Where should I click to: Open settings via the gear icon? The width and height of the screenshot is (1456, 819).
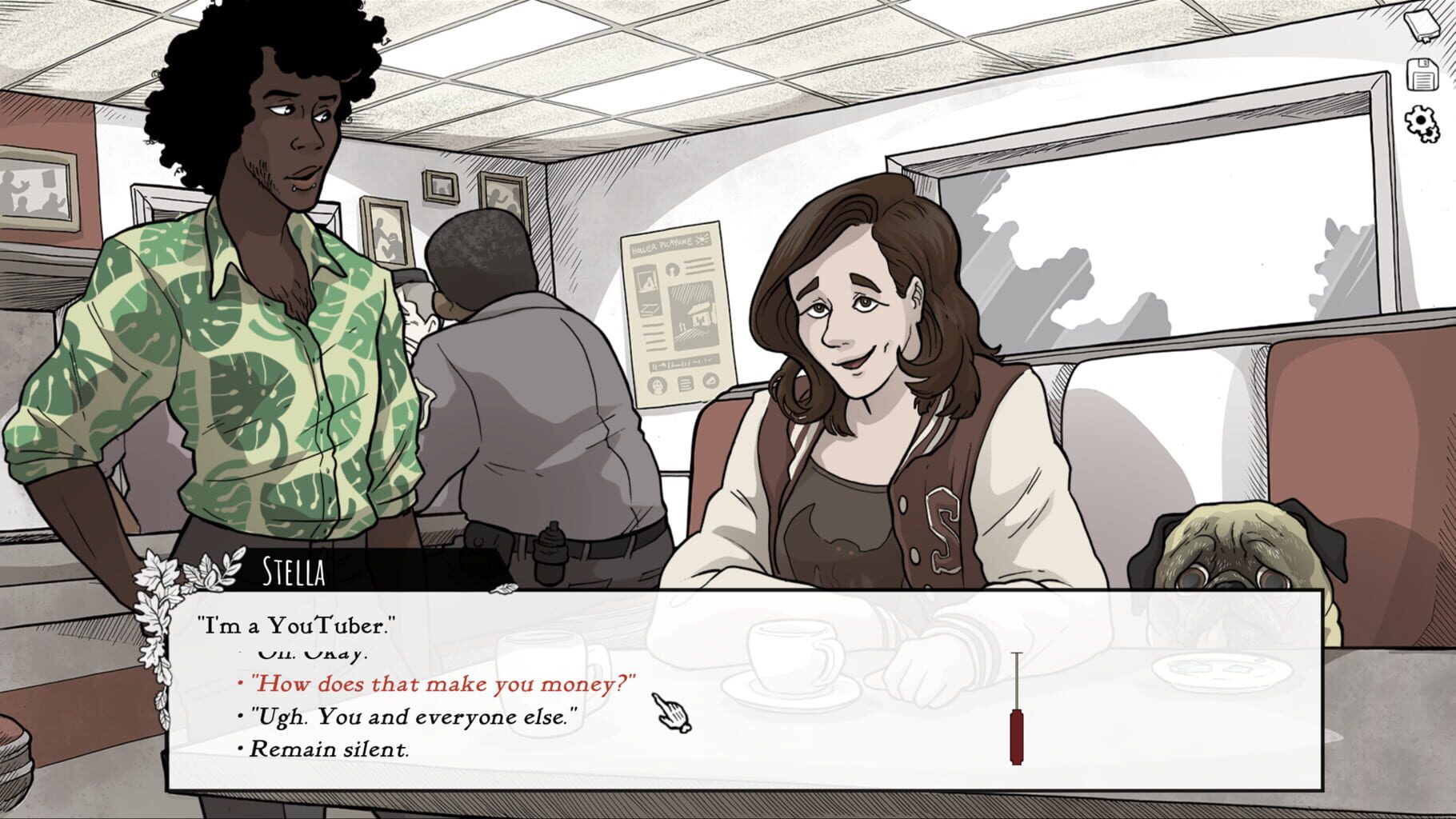[1422, 122]
